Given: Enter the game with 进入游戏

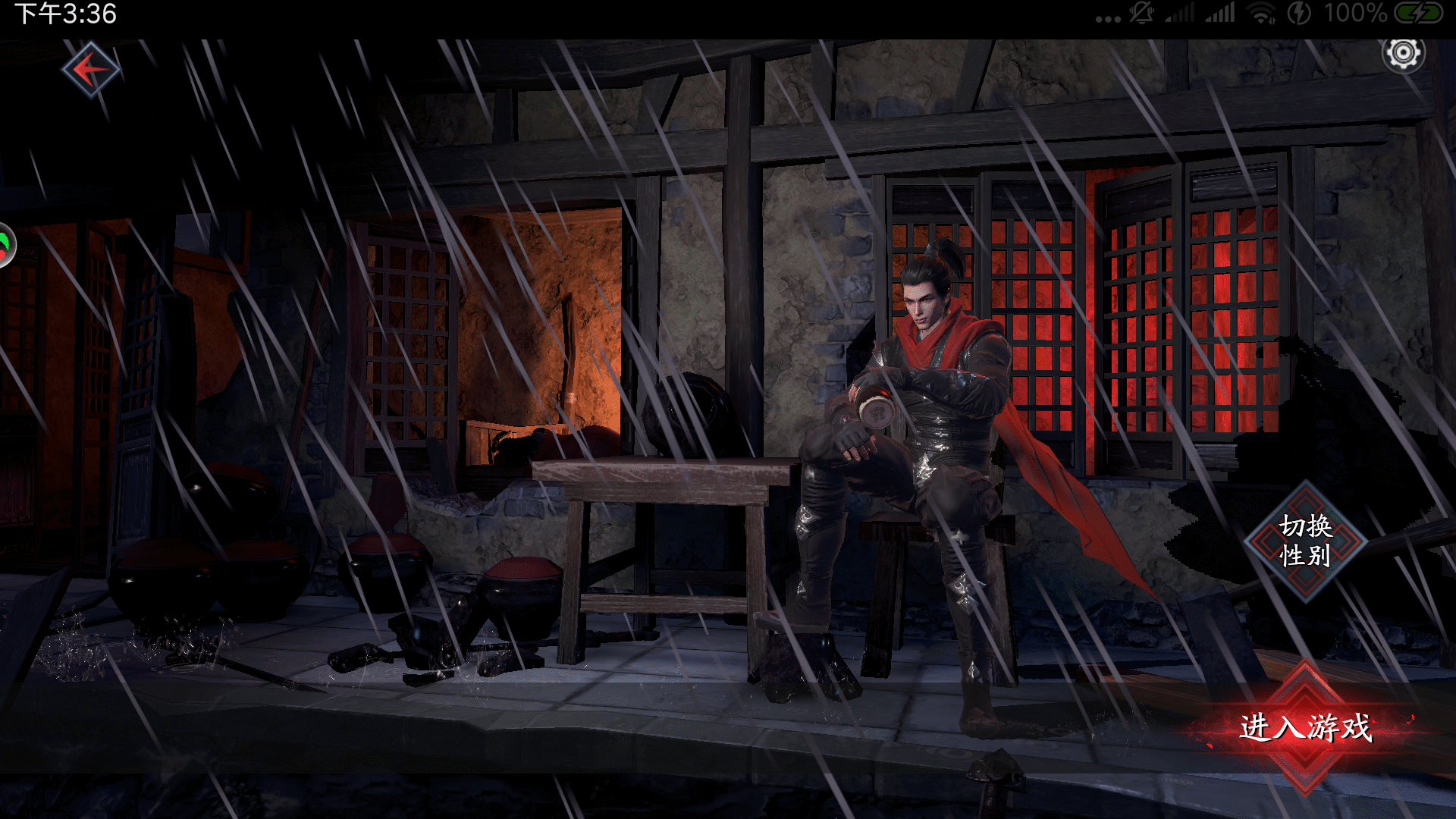Looking at the screenshot, I should [1305, 727].
